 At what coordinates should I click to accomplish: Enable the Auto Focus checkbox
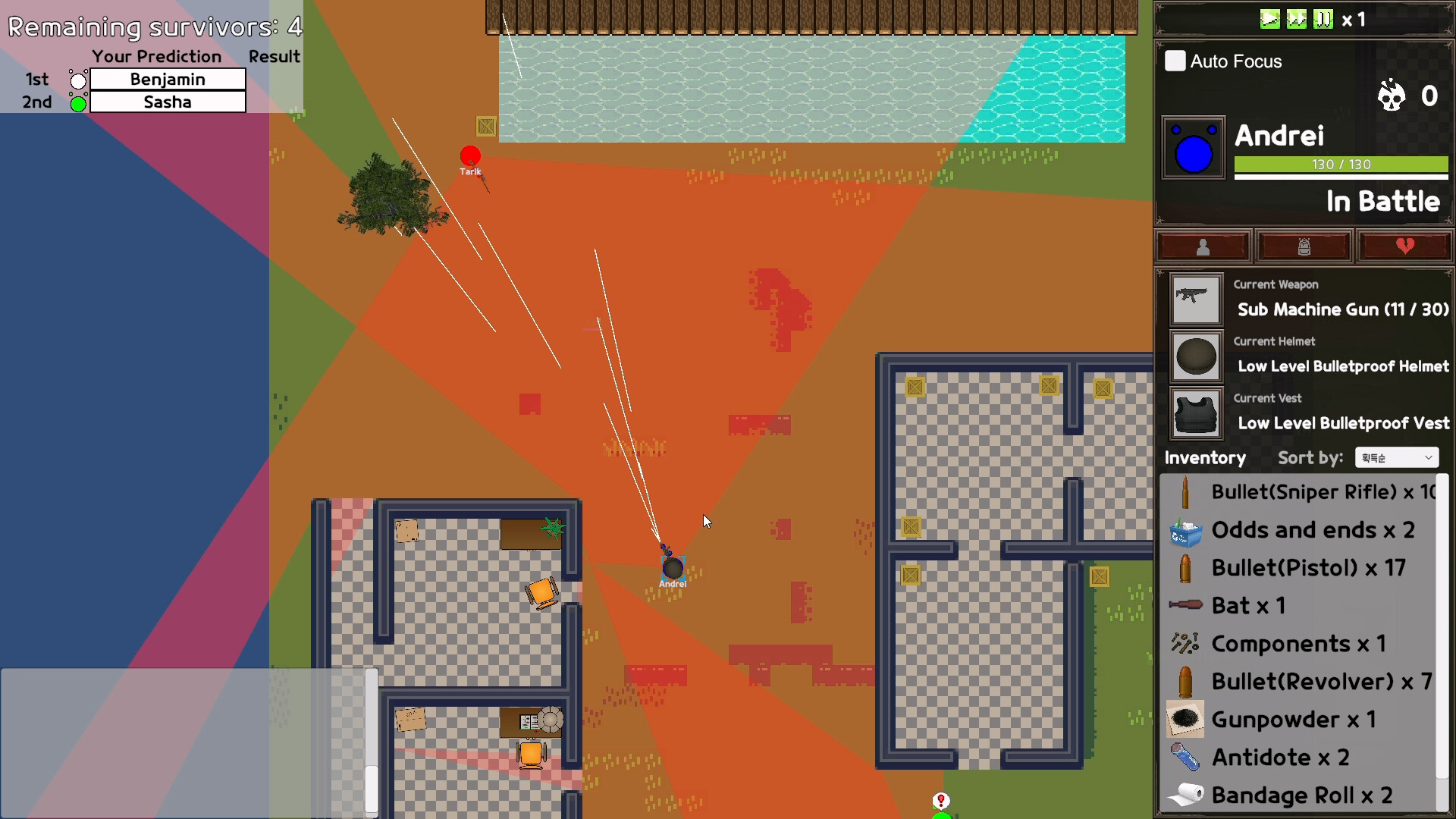[x=1175, y=61]
